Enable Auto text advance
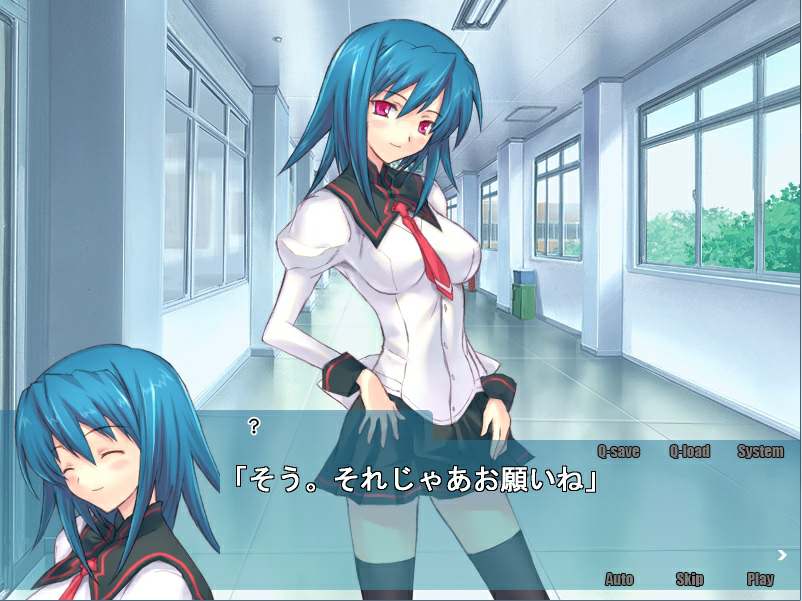This screenshot has width=802, height=601. 619,579
